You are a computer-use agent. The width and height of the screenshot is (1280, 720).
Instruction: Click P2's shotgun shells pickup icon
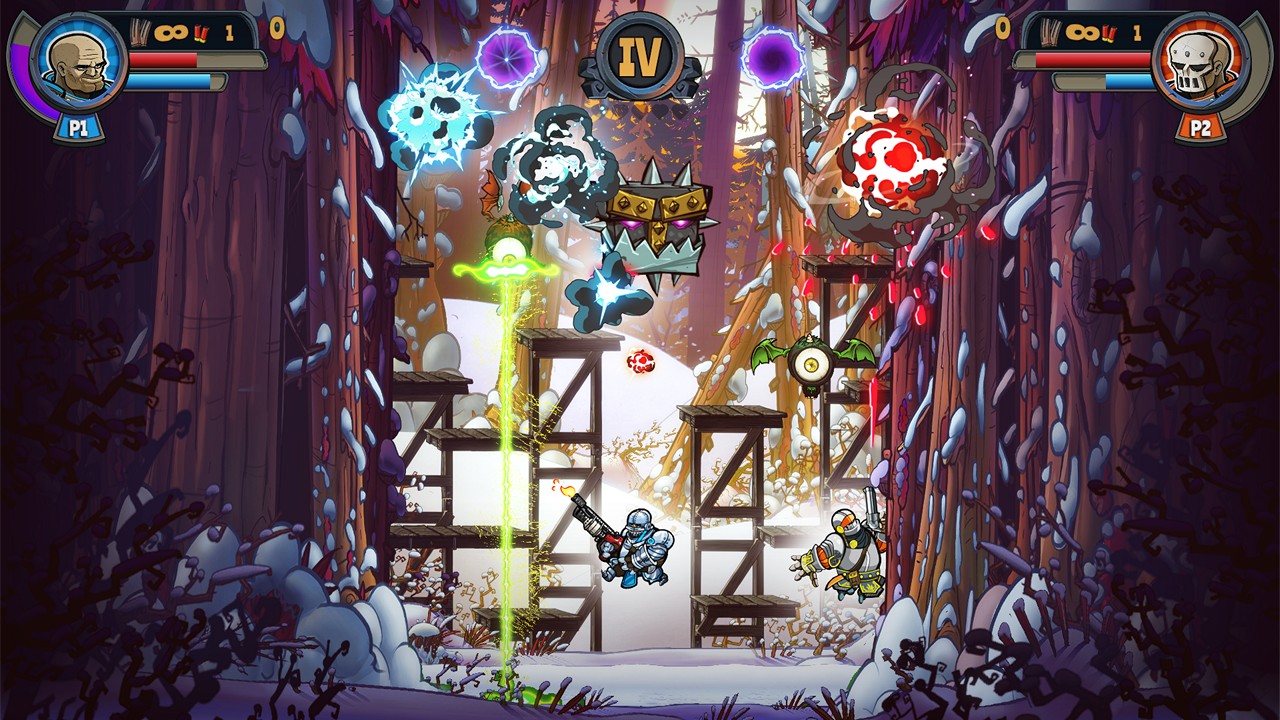(1108, 33)
